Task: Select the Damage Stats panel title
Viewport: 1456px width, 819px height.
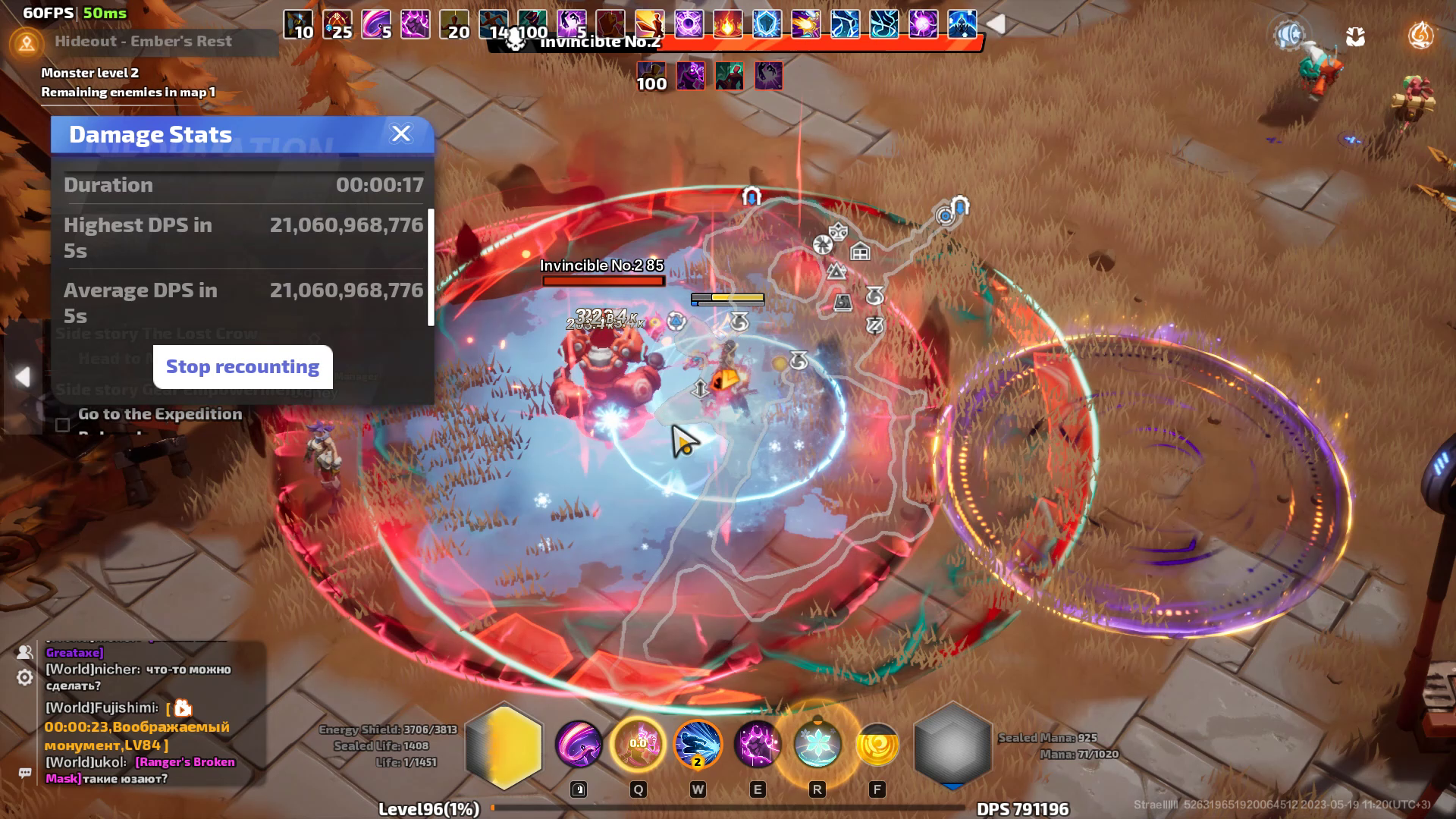Action: (150, 134)
